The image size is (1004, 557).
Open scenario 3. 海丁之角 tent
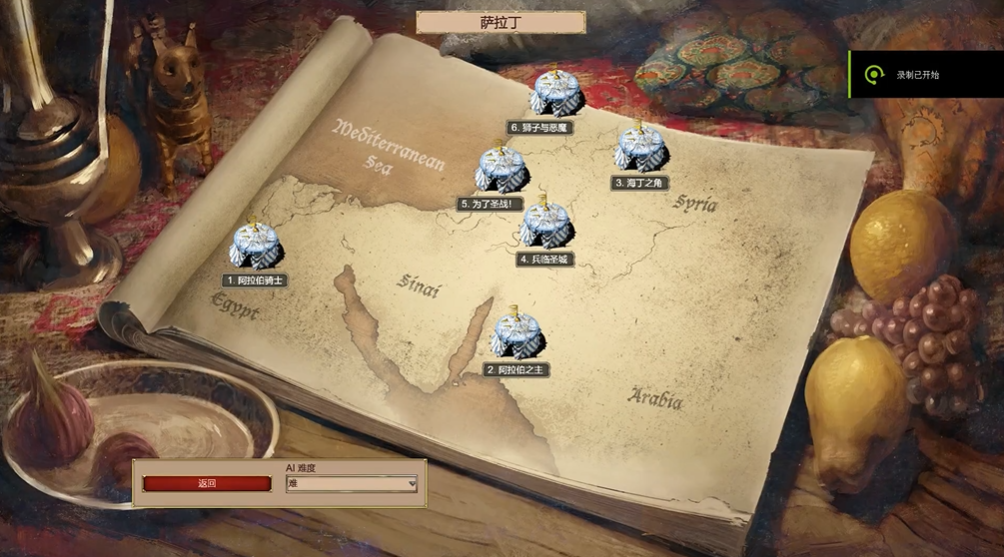(640, 150)
